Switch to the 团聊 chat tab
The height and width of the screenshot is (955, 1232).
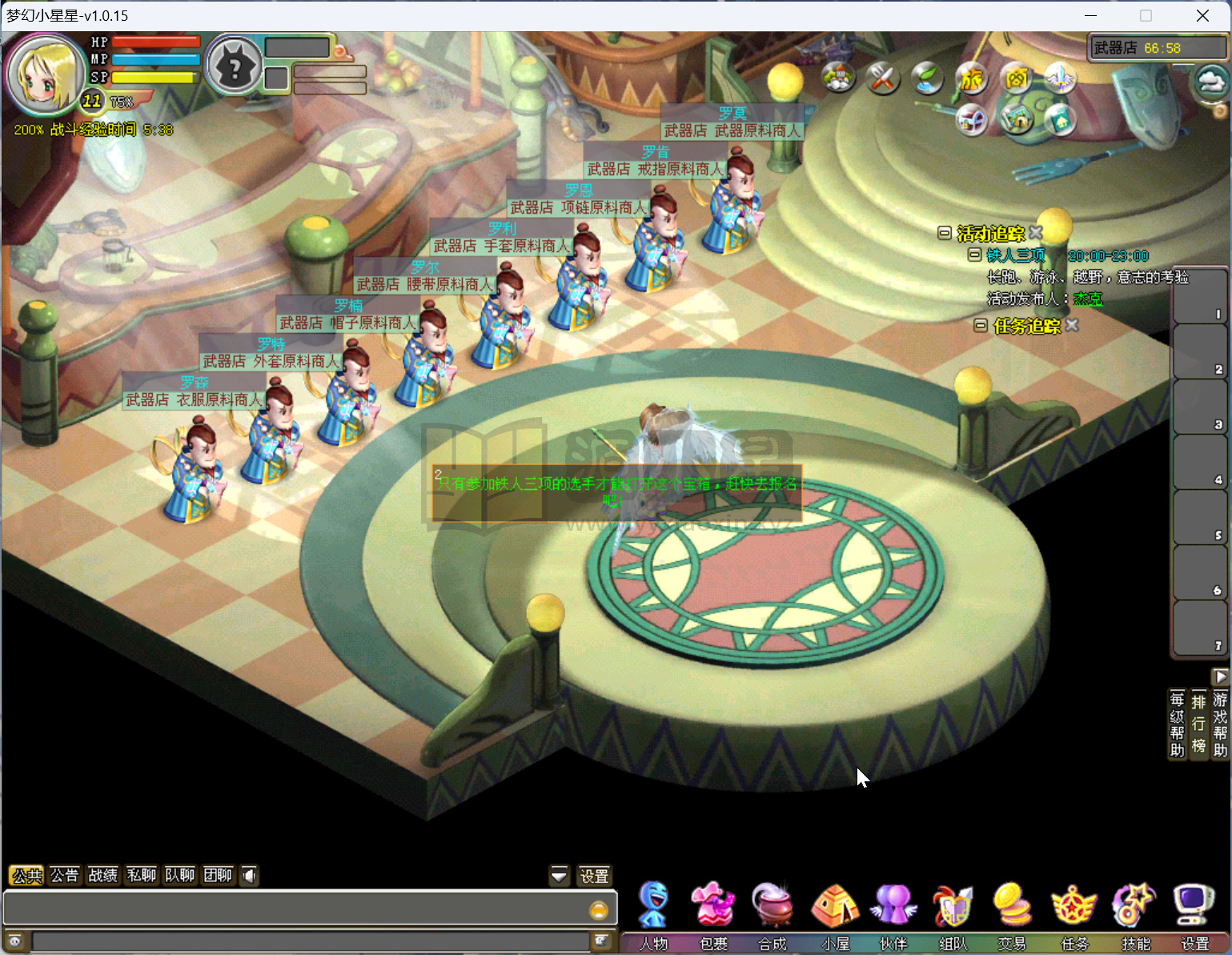click(218, 875)
